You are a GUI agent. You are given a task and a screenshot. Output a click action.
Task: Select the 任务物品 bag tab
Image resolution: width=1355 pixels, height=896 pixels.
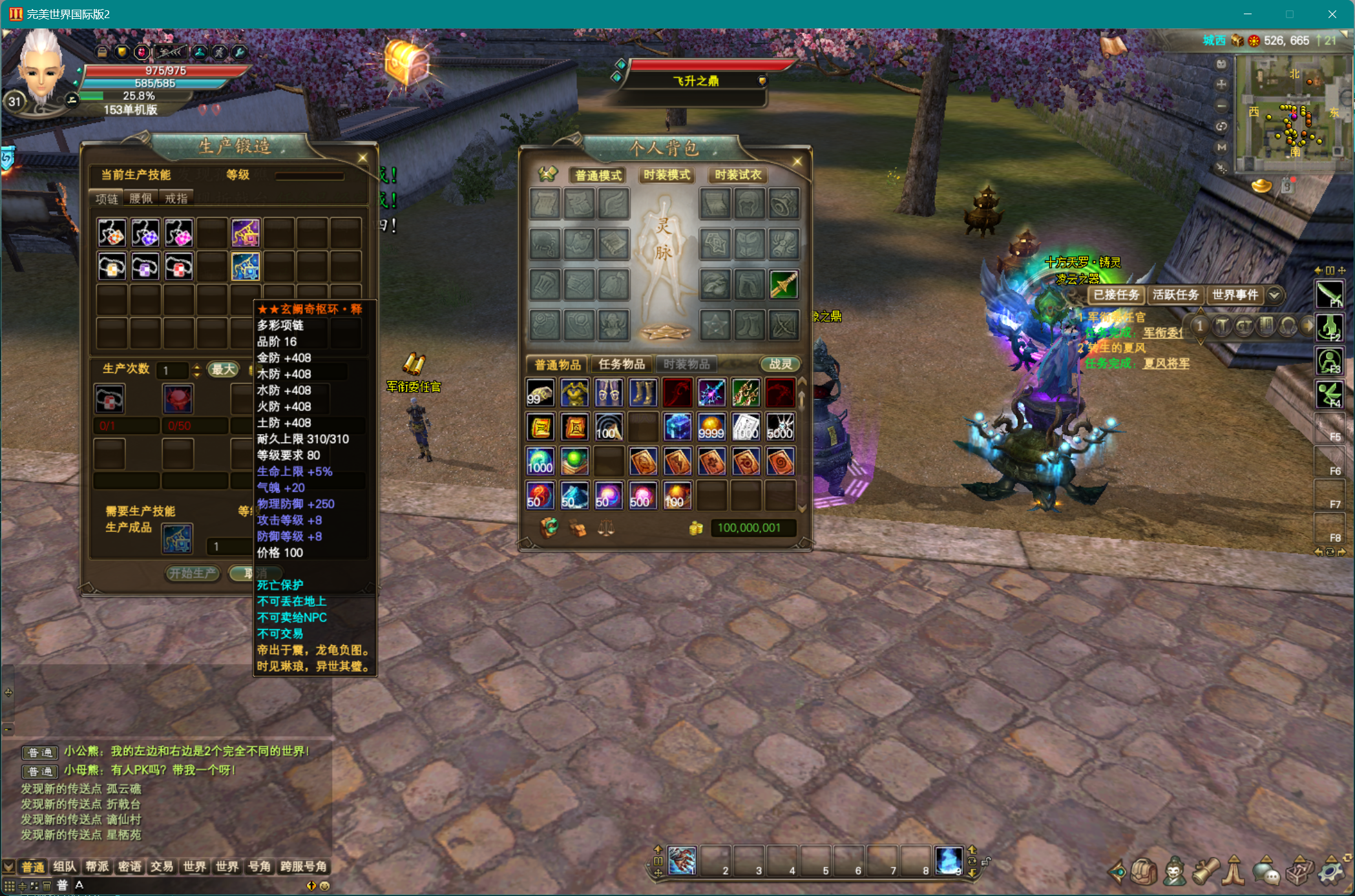pos(622,364)
